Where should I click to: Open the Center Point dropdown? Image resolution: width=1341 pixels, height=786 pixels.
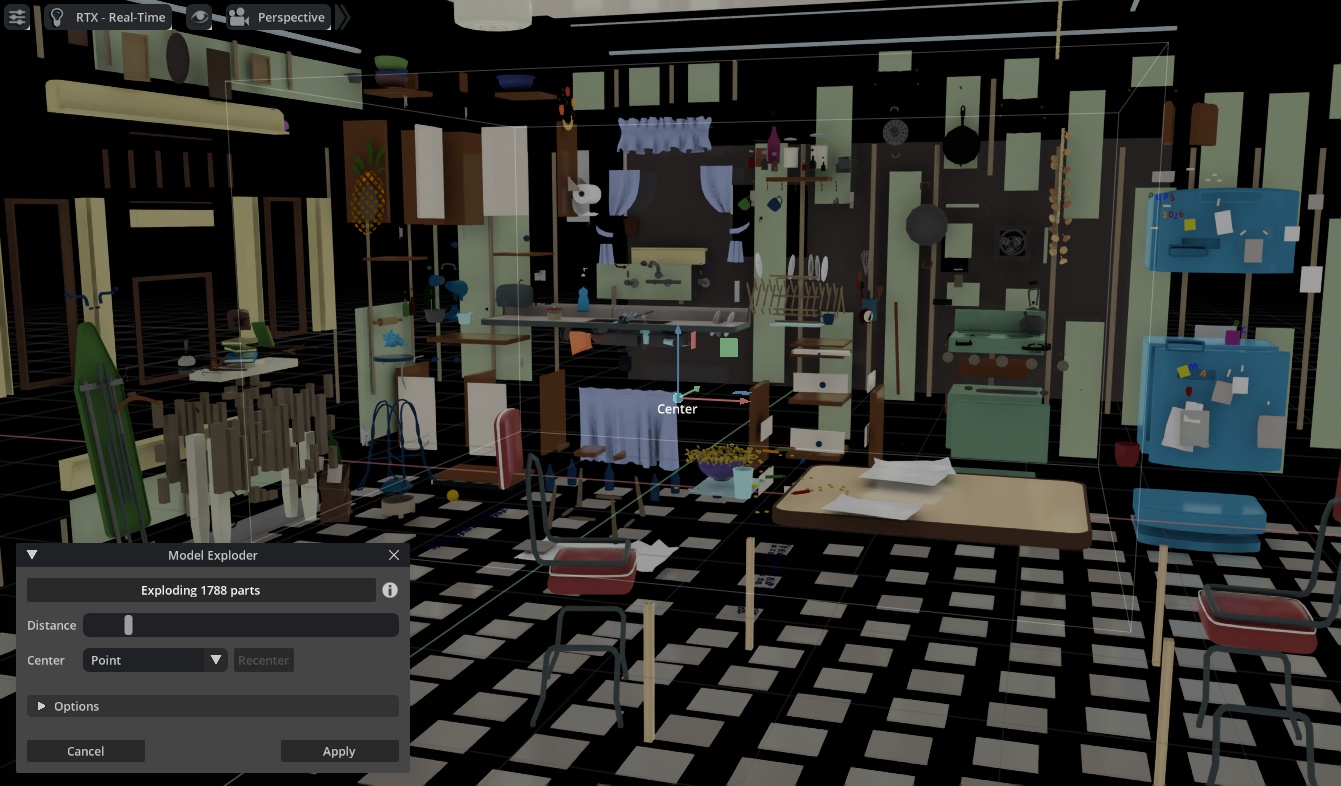pyautogui.click(x=156, y=660)
